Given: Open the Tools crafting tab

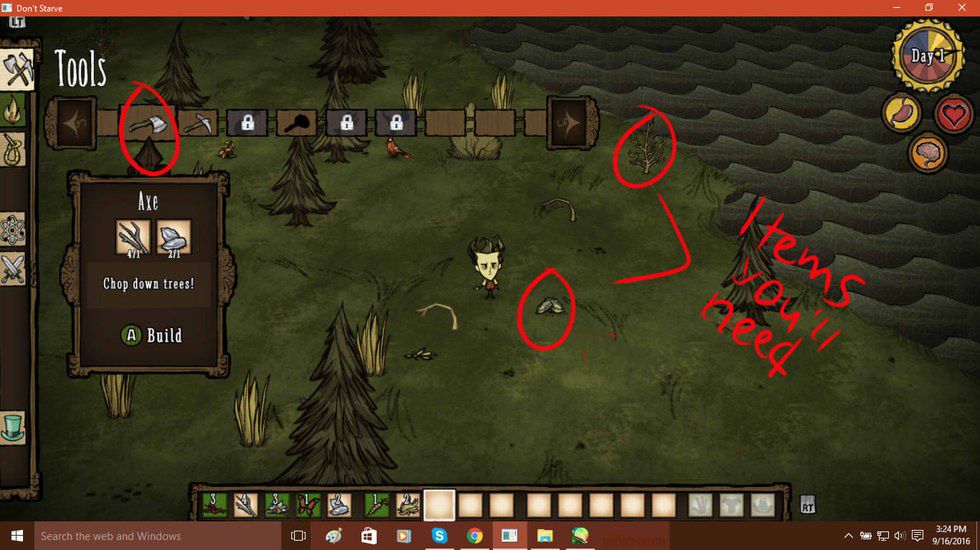Looking at the screenshot, I should click(x=18, y=68).
